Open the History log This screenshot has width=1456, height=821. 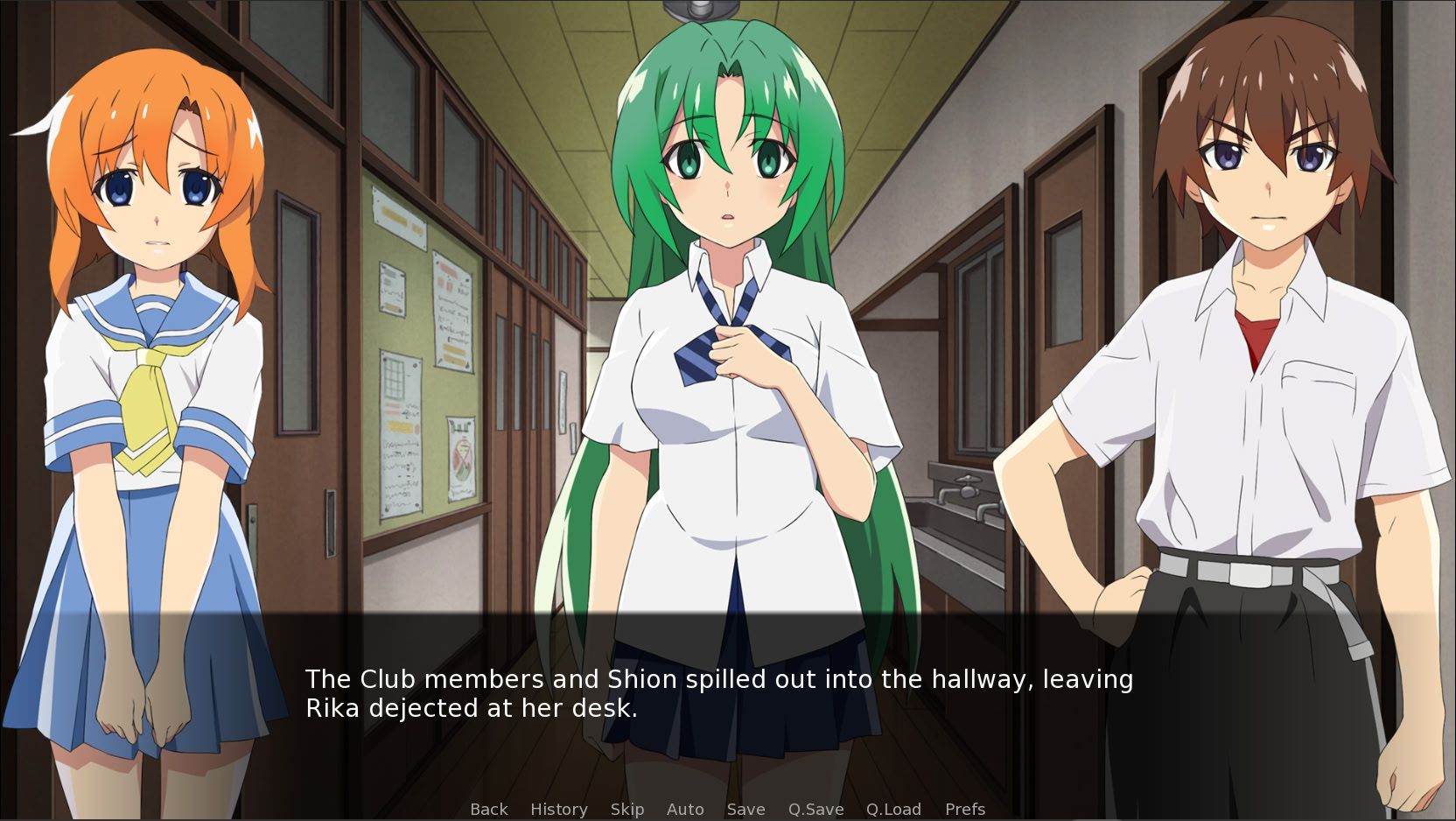(x=558, y=809)
